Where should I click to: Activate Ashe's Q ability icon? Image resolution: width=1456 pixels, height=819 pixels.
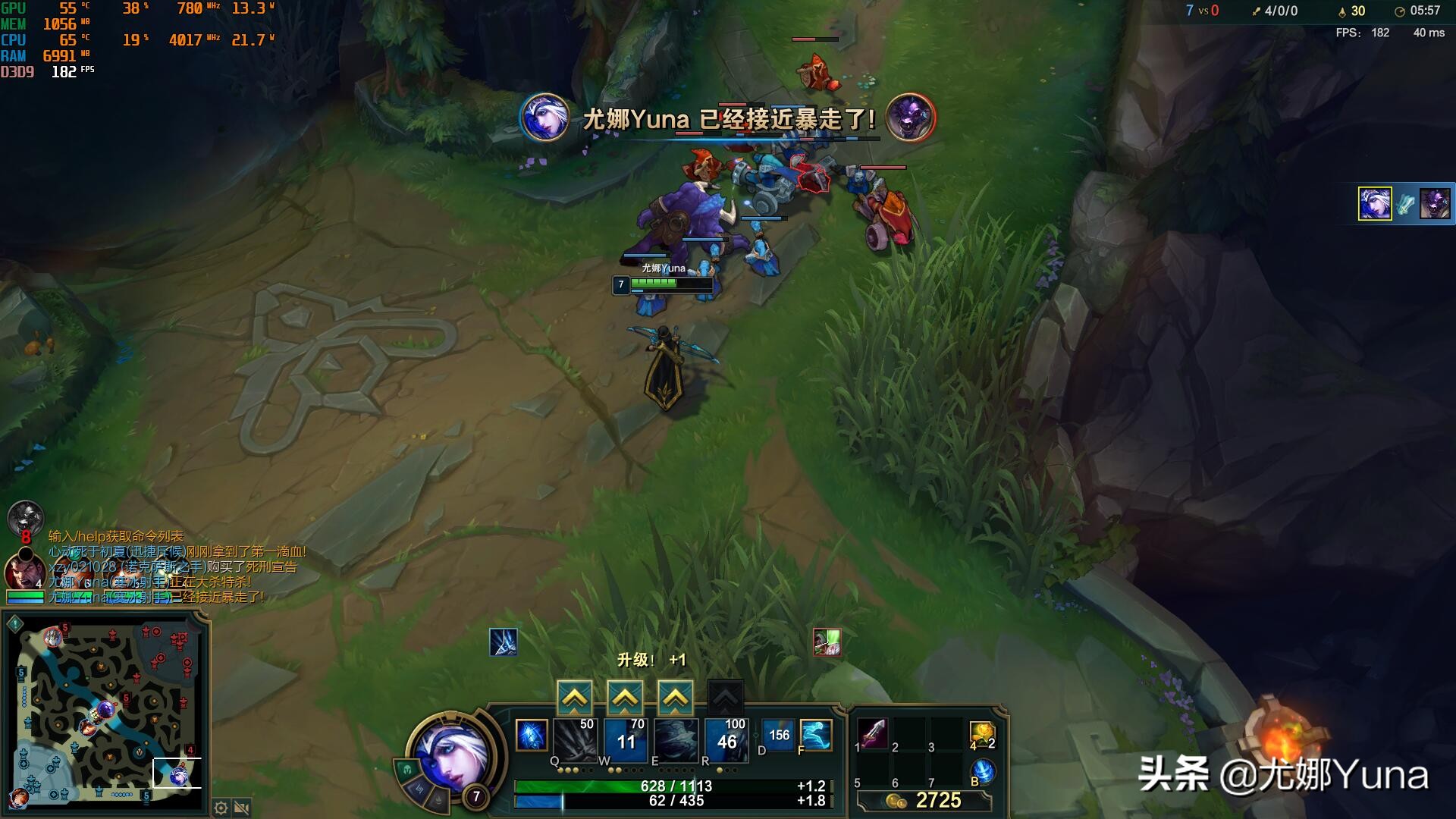575,739
